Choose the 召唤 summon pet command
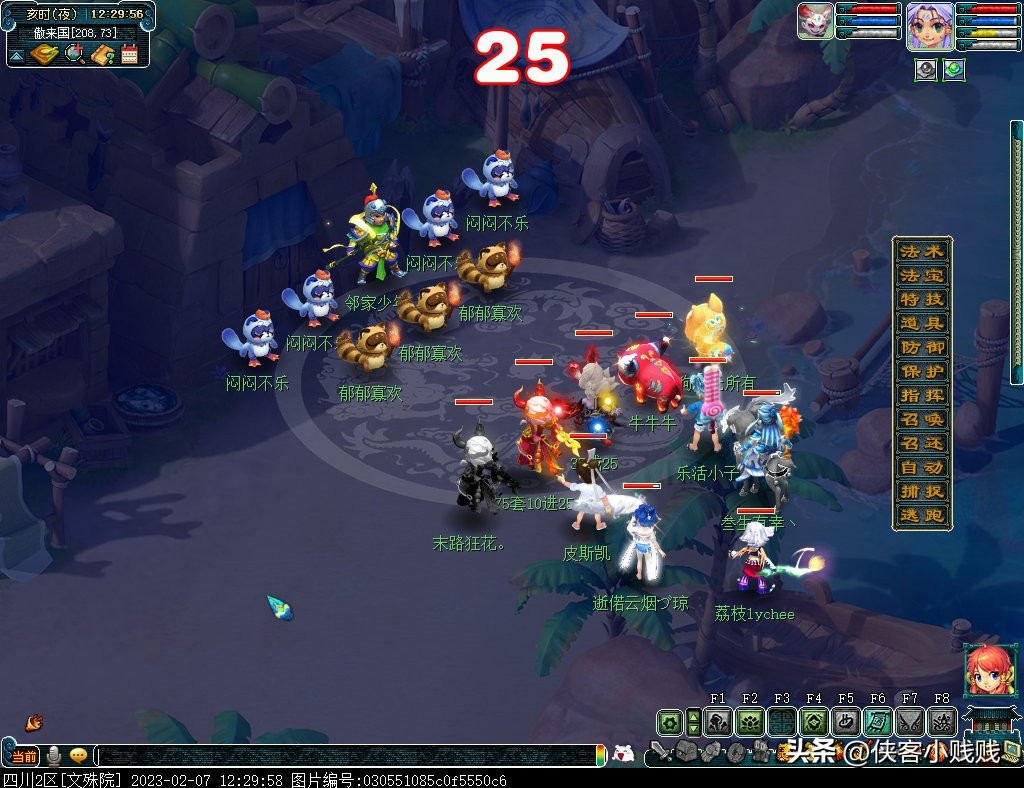This screenshot has height=788, width=1024. click(921, 419)
